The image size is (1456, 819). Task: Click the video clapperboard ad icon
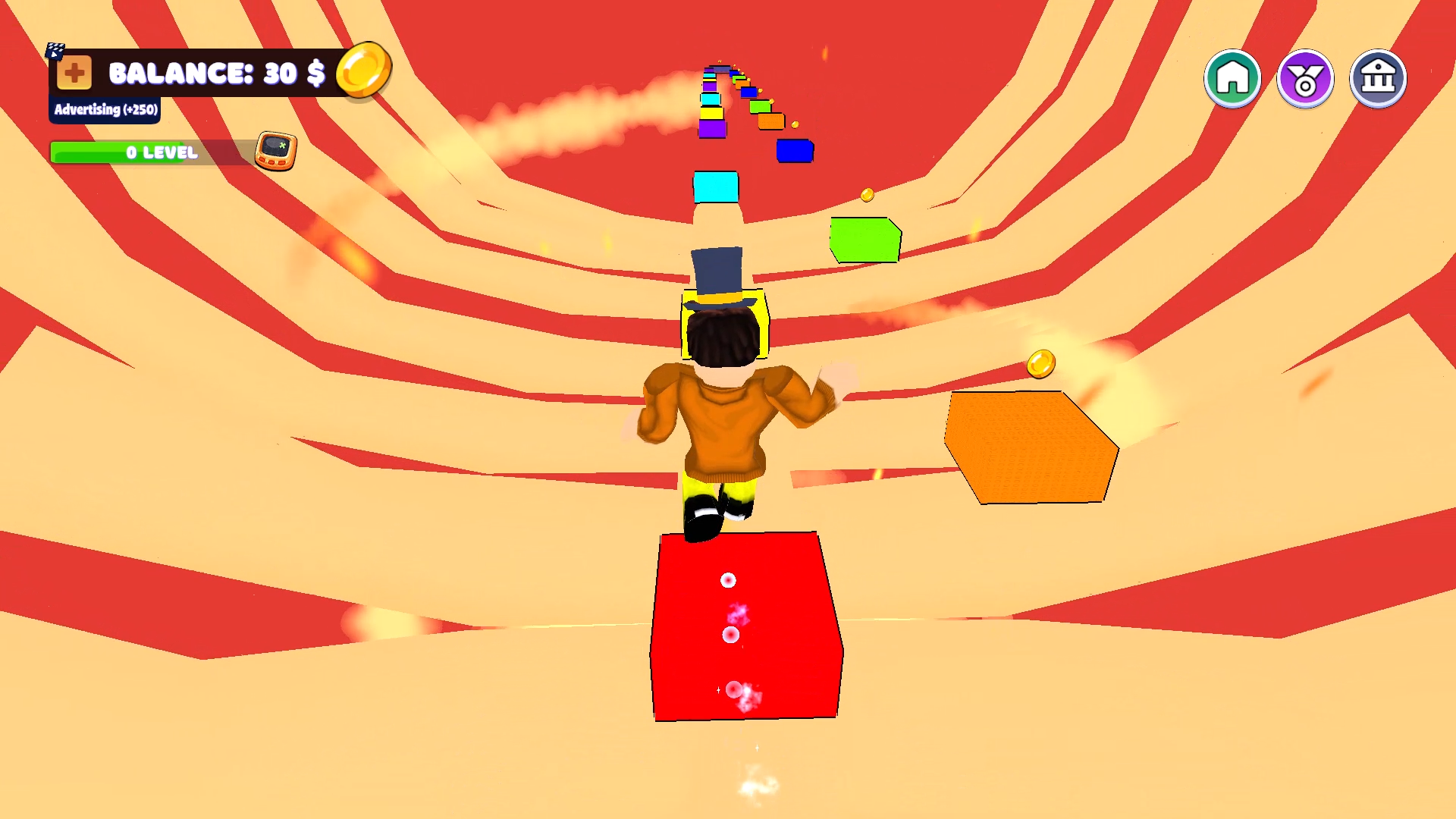(53, 49)
